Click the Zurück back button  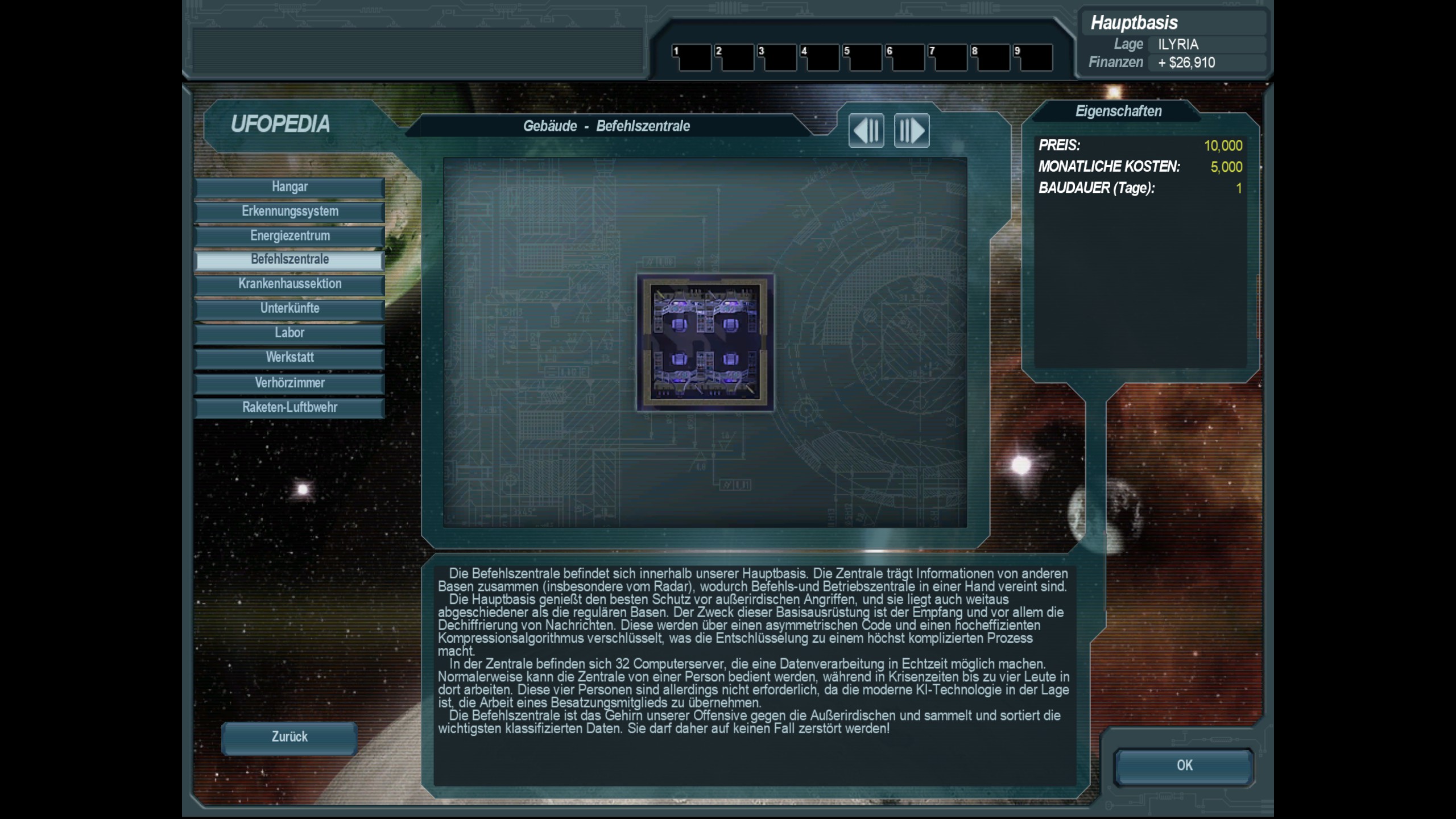[x=289, y=737]
